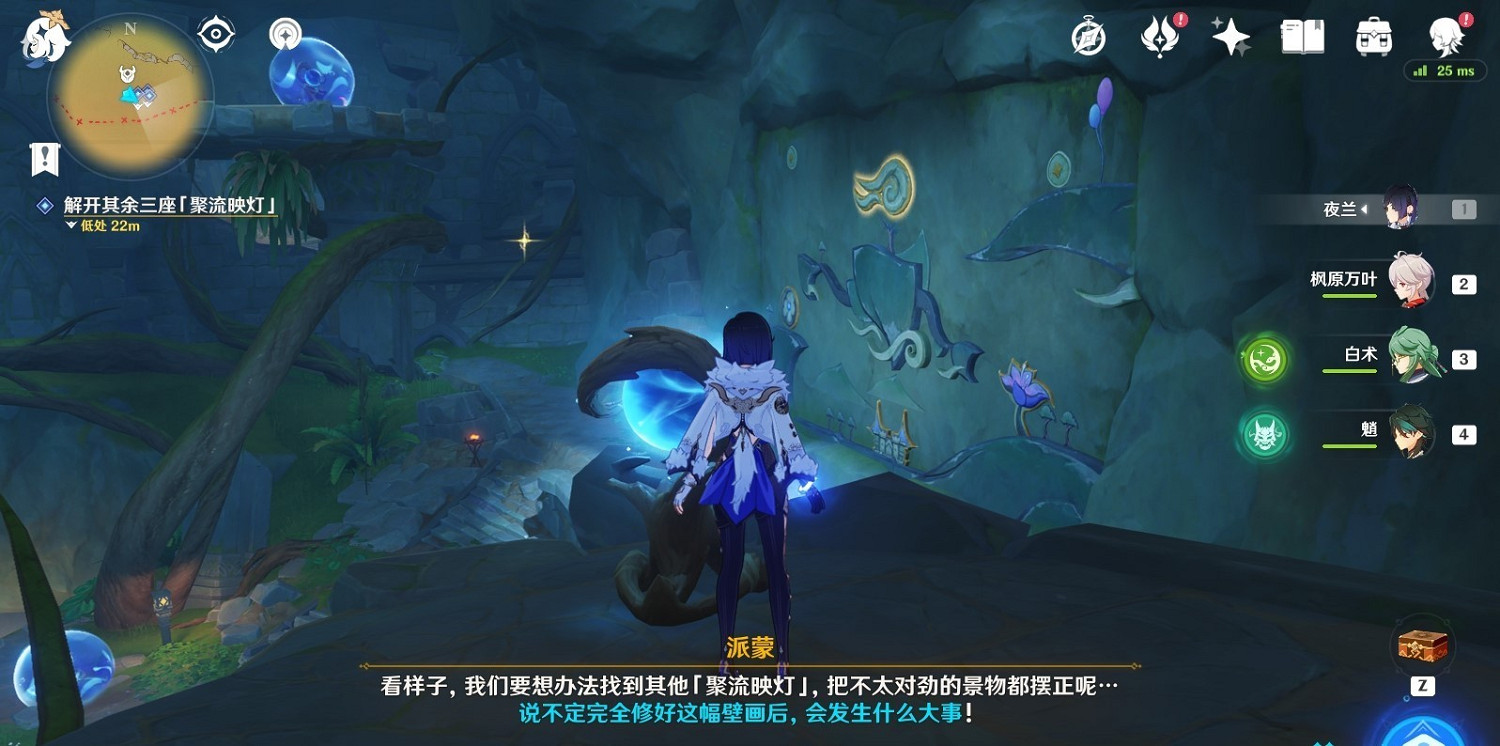This screenshot has height=746, width=1500.
Task: Open the Battle Pass wings icon
Action: (1159, 36)
